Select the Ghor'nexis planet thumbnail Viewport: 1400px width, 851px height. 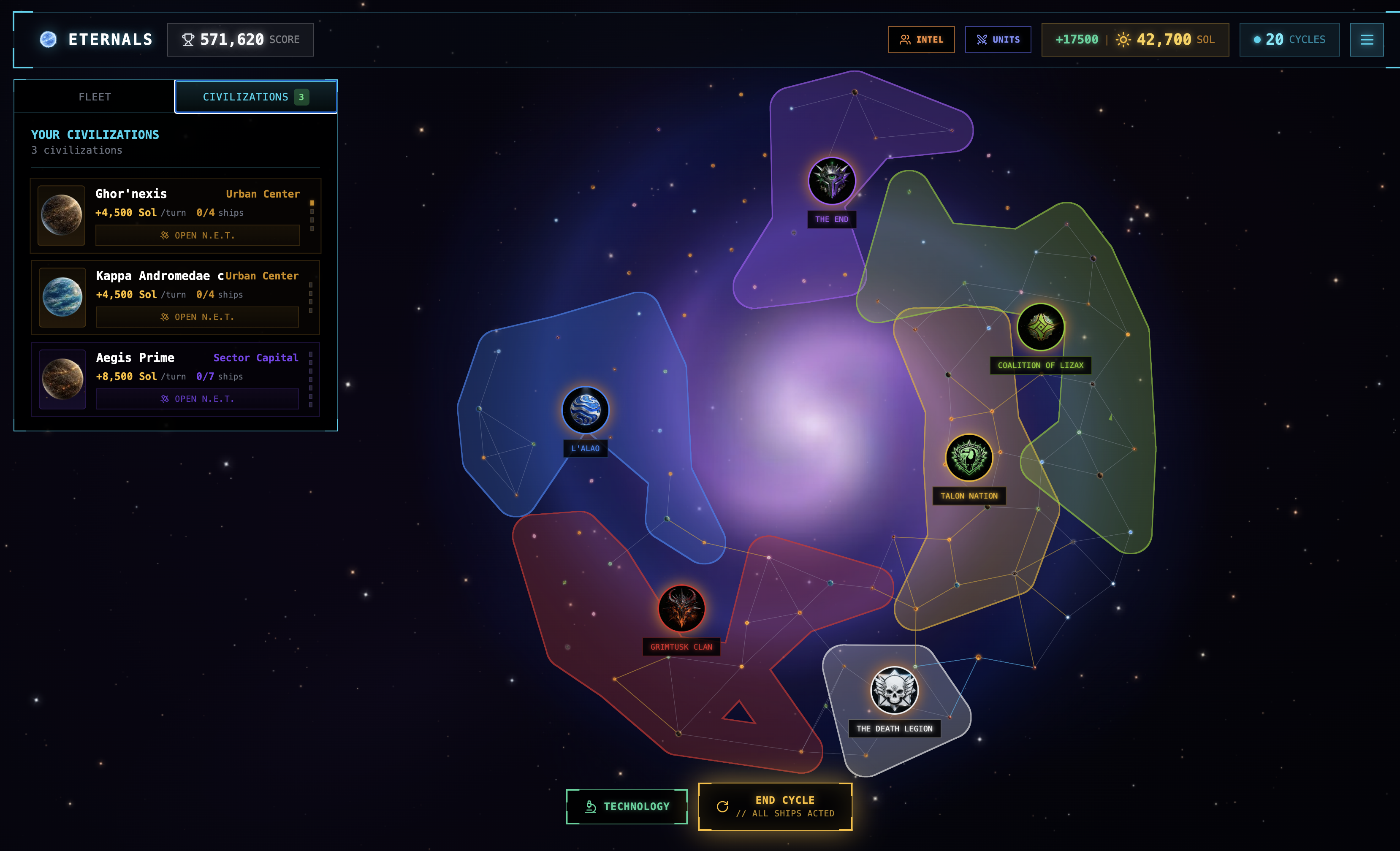pos(61,215)
